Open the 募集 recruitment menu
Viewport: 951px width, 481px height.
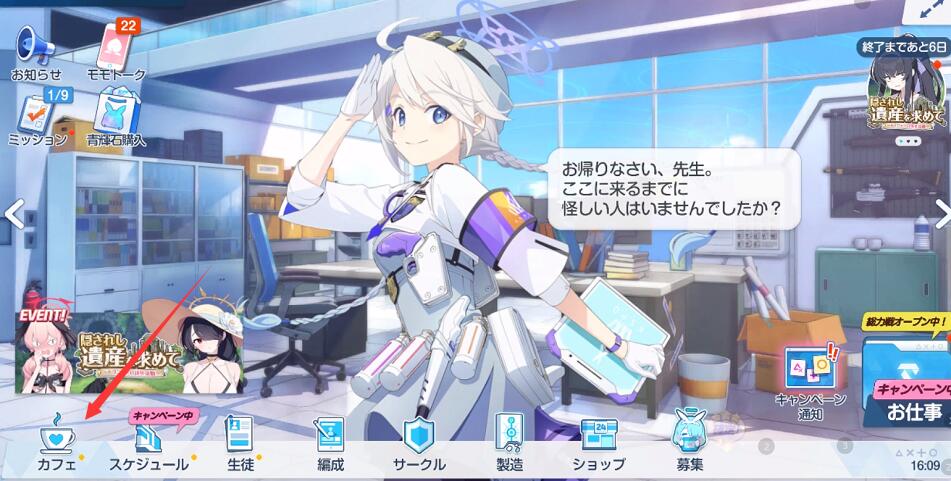(x=688, y=445)
